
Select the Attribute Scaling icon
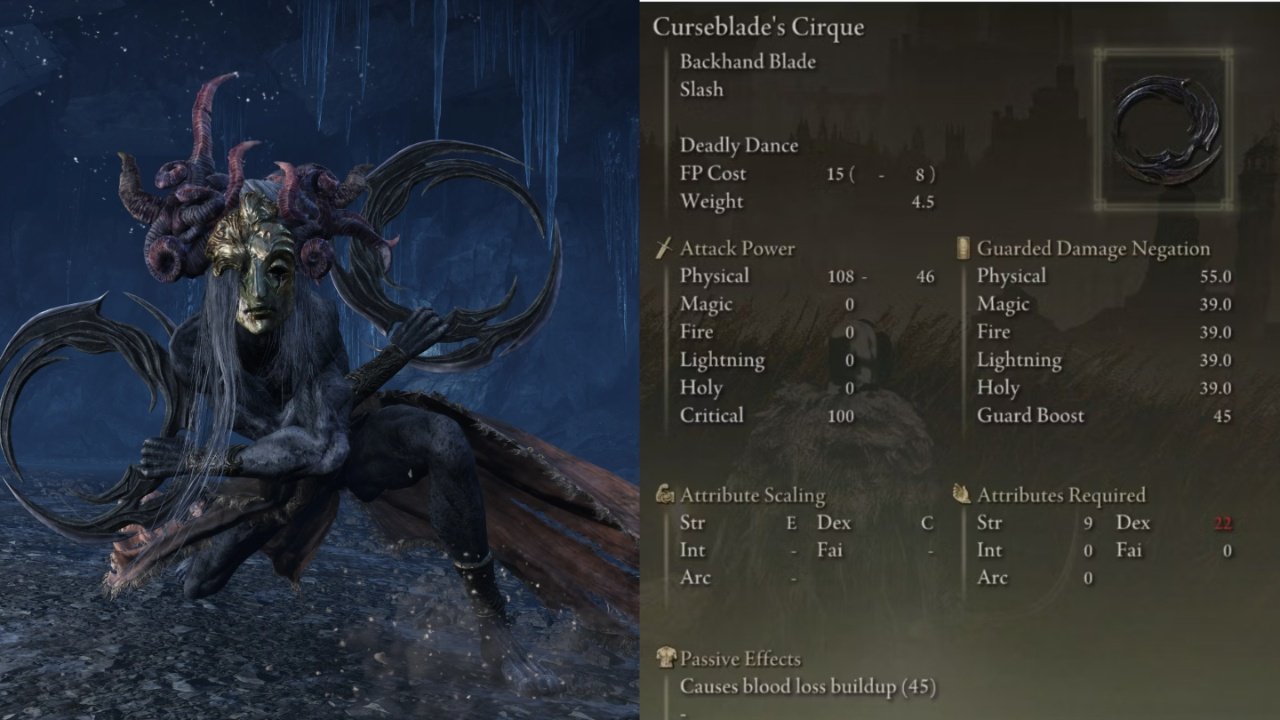click(x=665, y=494)
